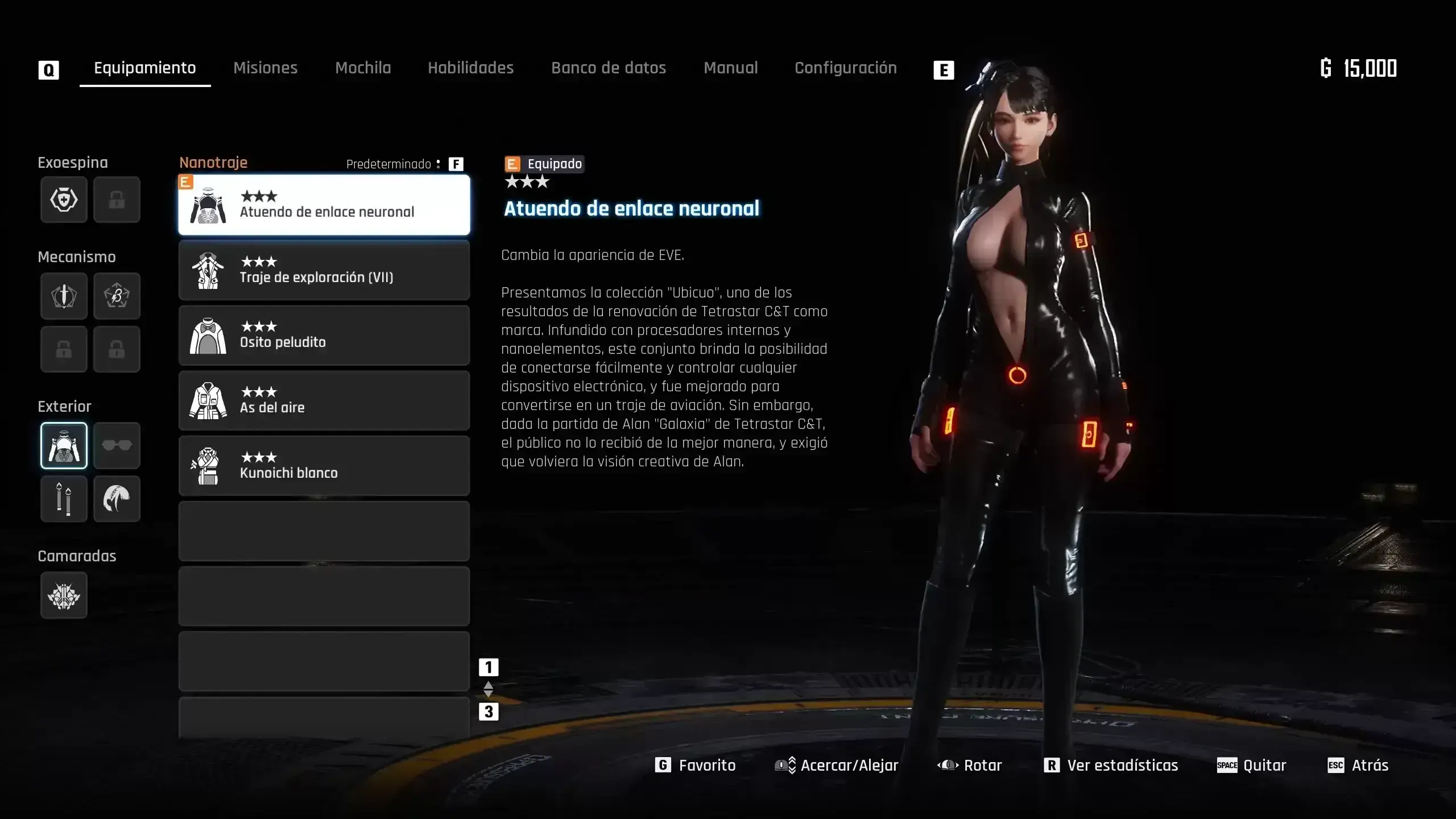Go back with the Atrás button
1456x819 pixels.
(x=1358, y=766)
